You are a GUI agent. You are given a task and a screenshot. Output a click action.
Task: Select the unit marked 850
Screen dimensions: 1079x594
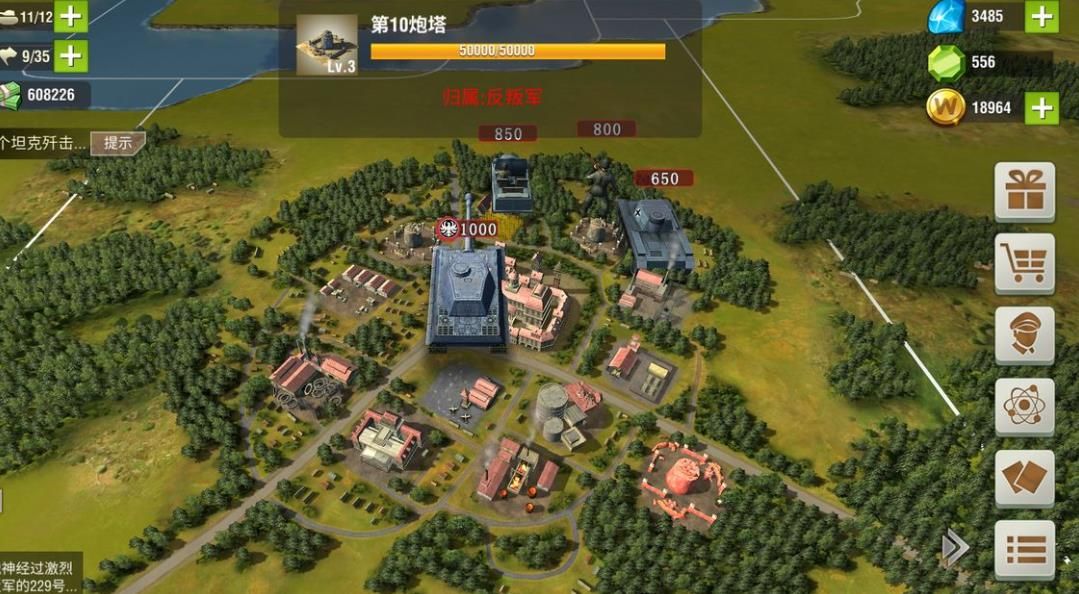coord(511,182)
